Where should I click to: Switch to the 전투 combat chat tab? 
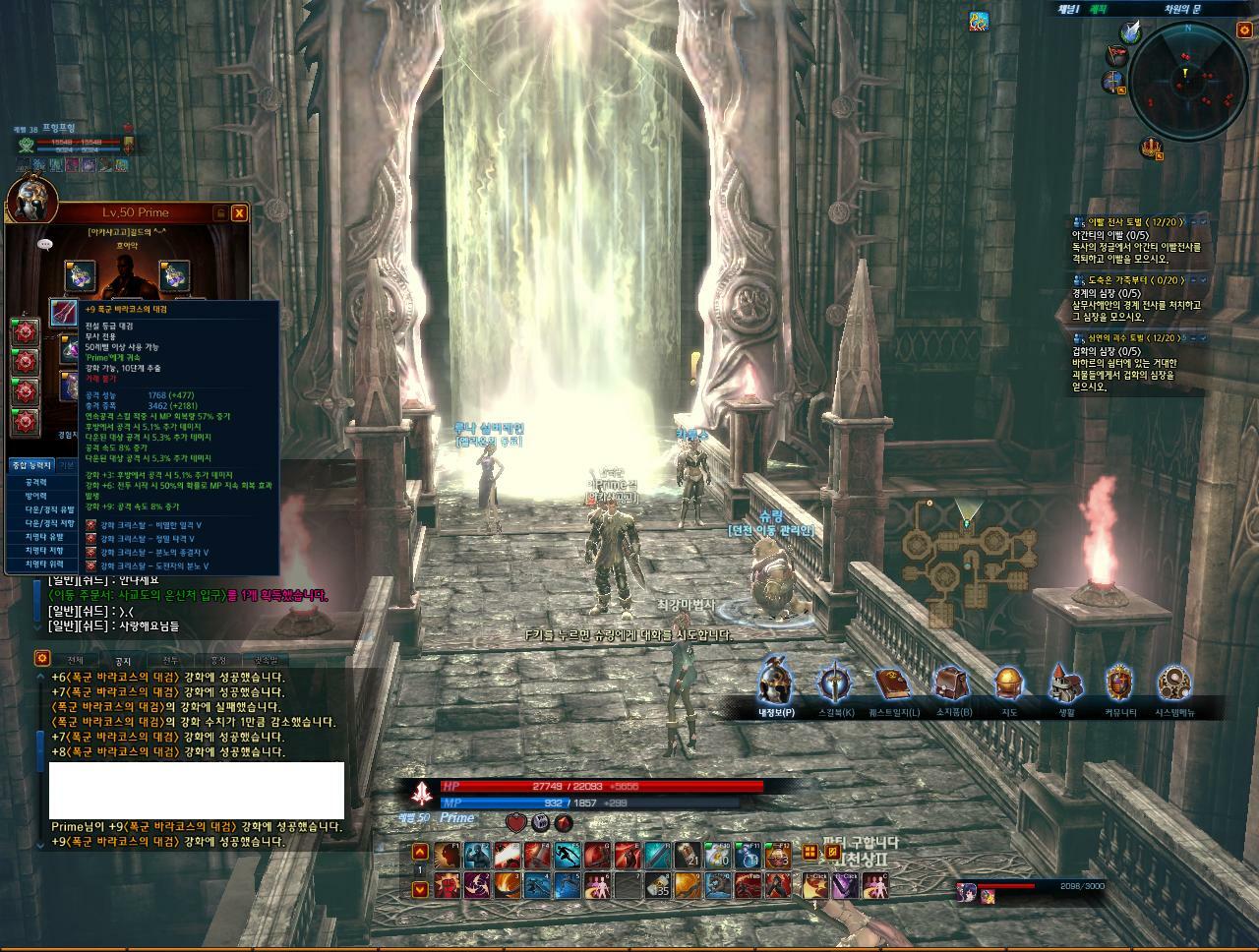[170, 661]
